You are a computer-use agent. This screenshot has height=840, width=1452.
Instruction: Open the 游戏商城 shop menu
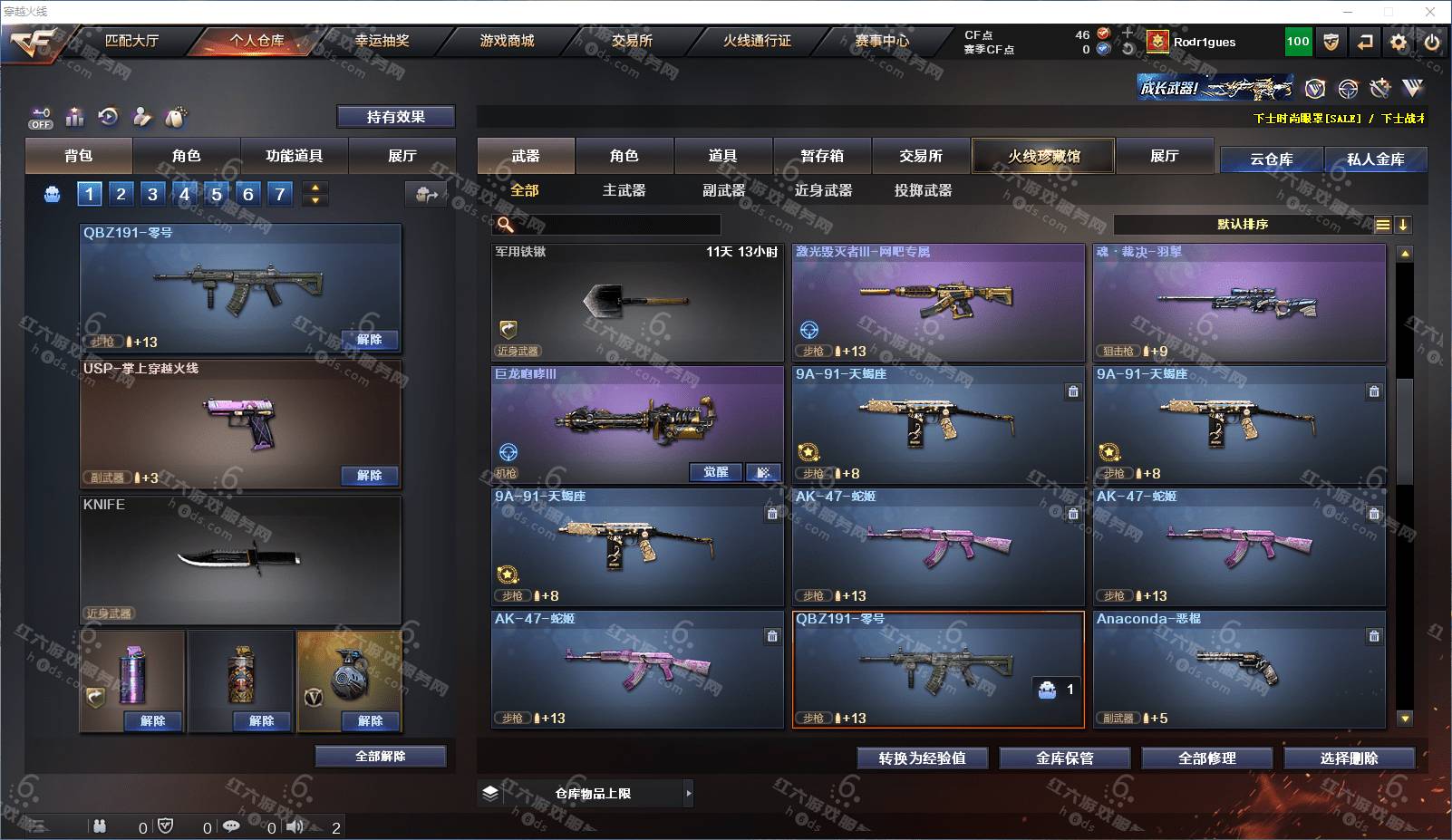pyautogui.click(x=507, y=41)
